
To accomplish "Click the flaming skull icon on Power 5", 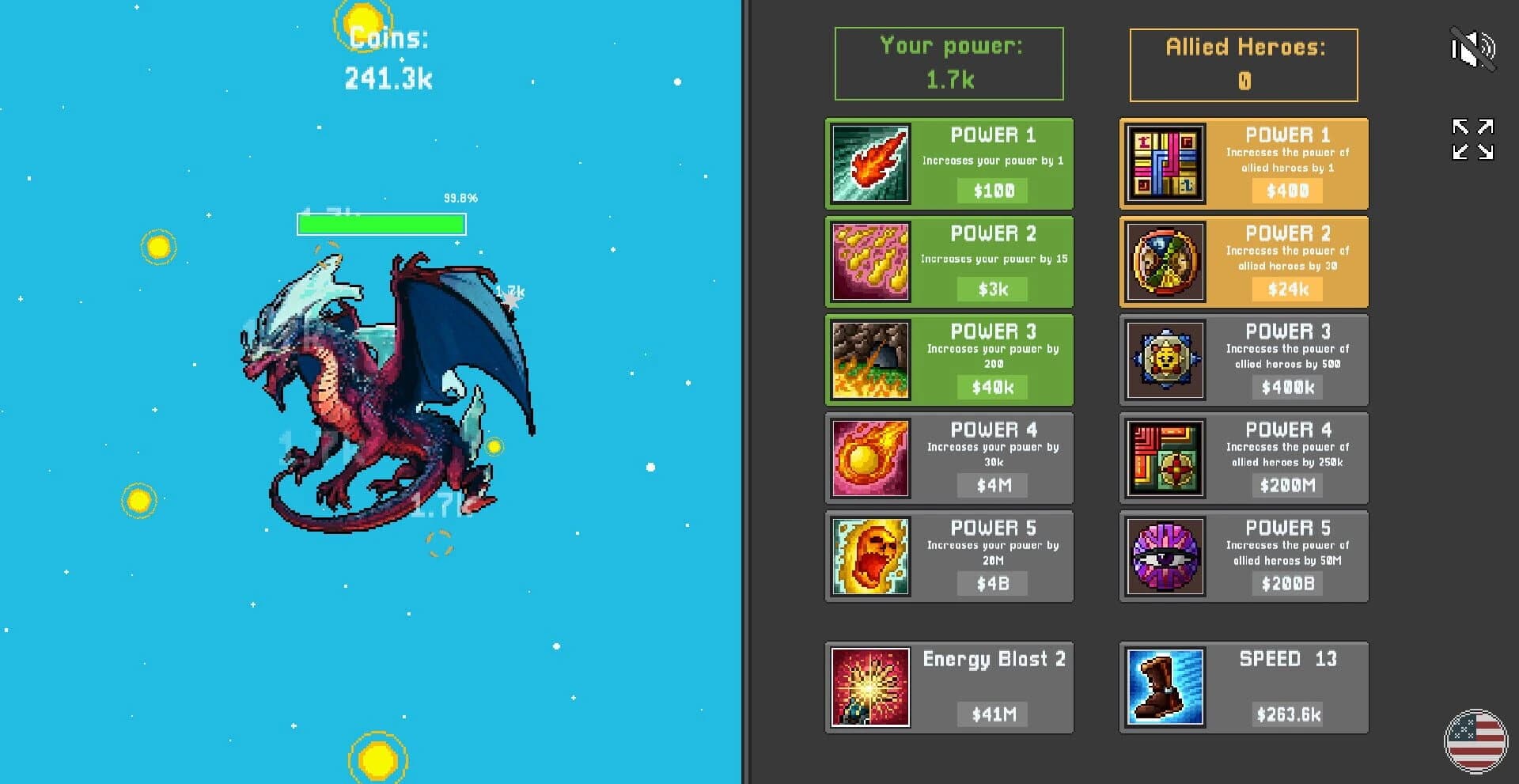I will tap(869, 555).
